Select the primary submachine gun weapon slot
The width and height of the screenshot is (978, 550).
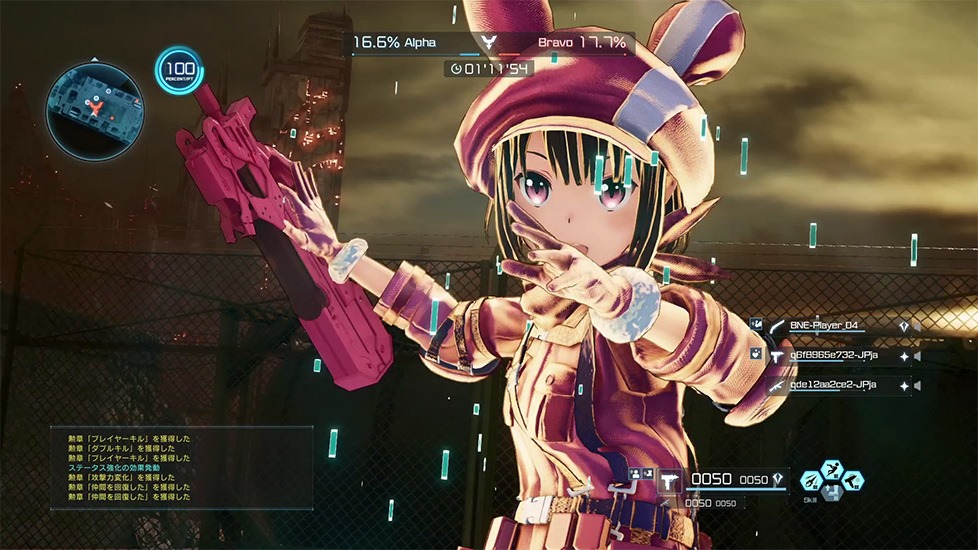pos(671,479)
